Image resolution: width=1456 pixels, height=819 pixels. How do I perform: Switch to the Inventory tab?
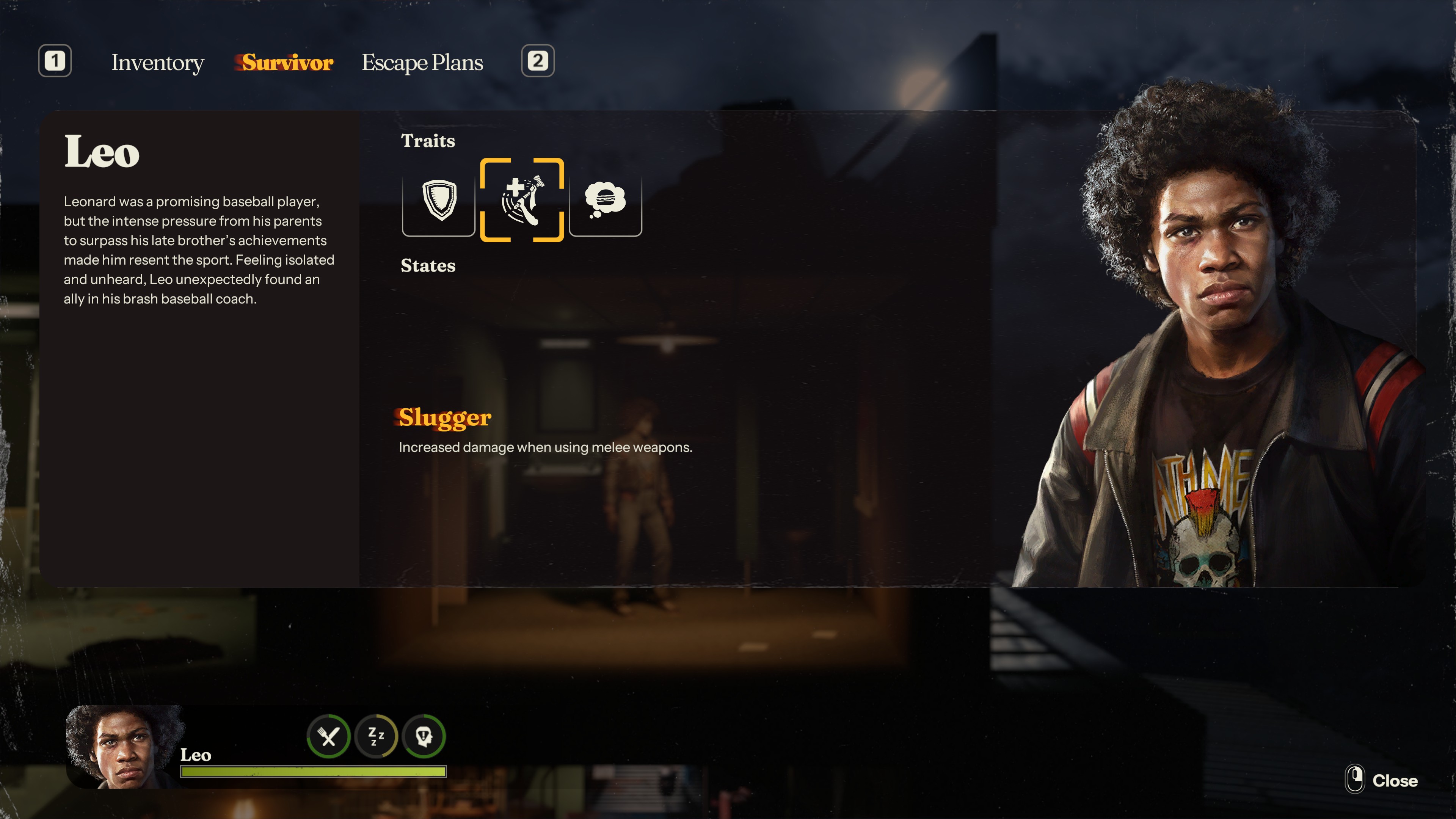click(x=157, y=62)
